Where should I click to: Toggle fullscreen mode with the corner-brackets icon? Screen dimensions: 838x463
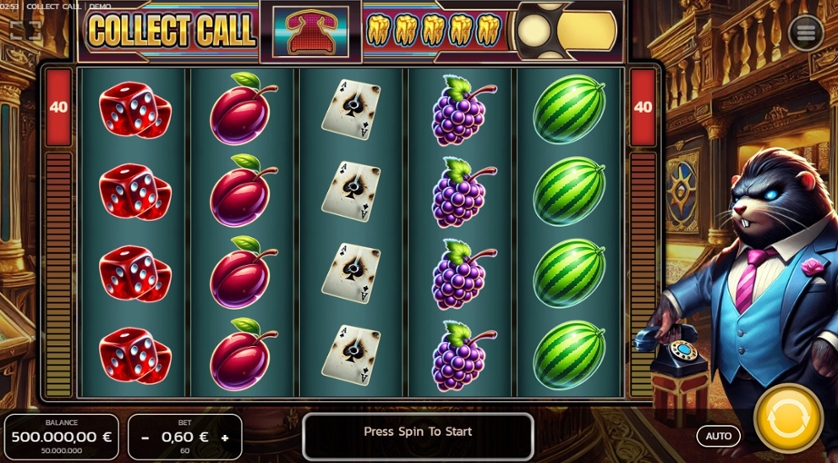tap(25, 31)
